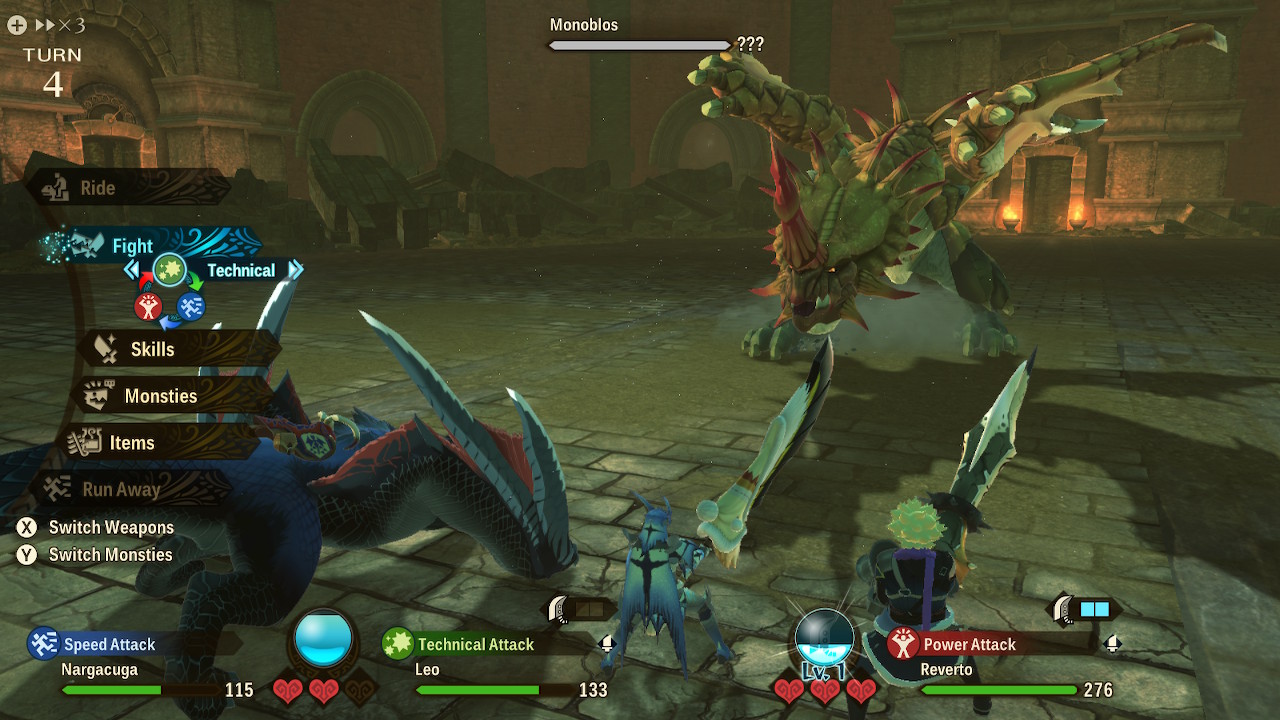Choose Switch Weapons option
1280x720 pixels.
[x=96, y=527]
